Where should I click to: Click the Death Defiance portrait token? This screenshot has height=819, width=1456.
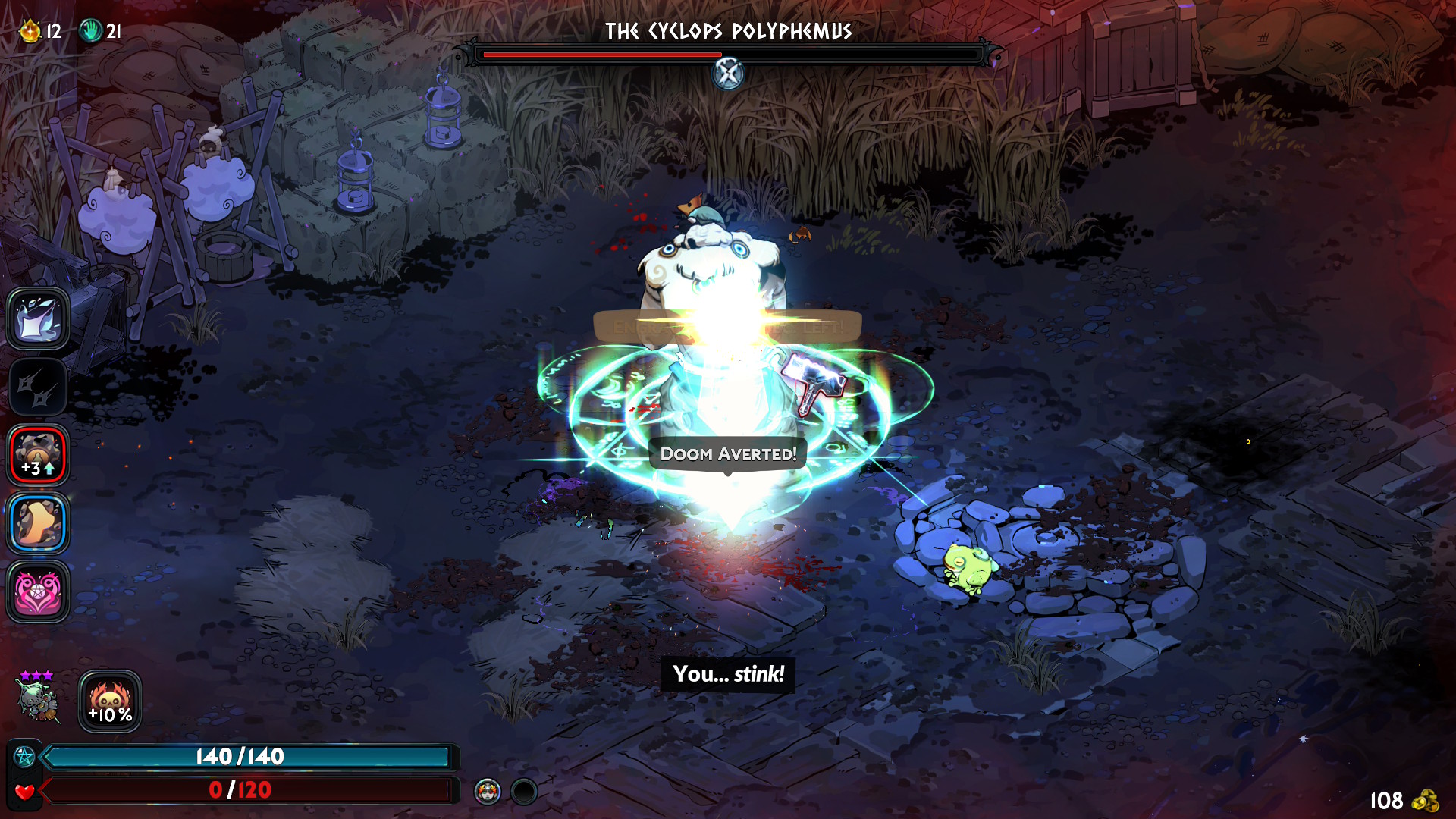click(x=488, y=792)
